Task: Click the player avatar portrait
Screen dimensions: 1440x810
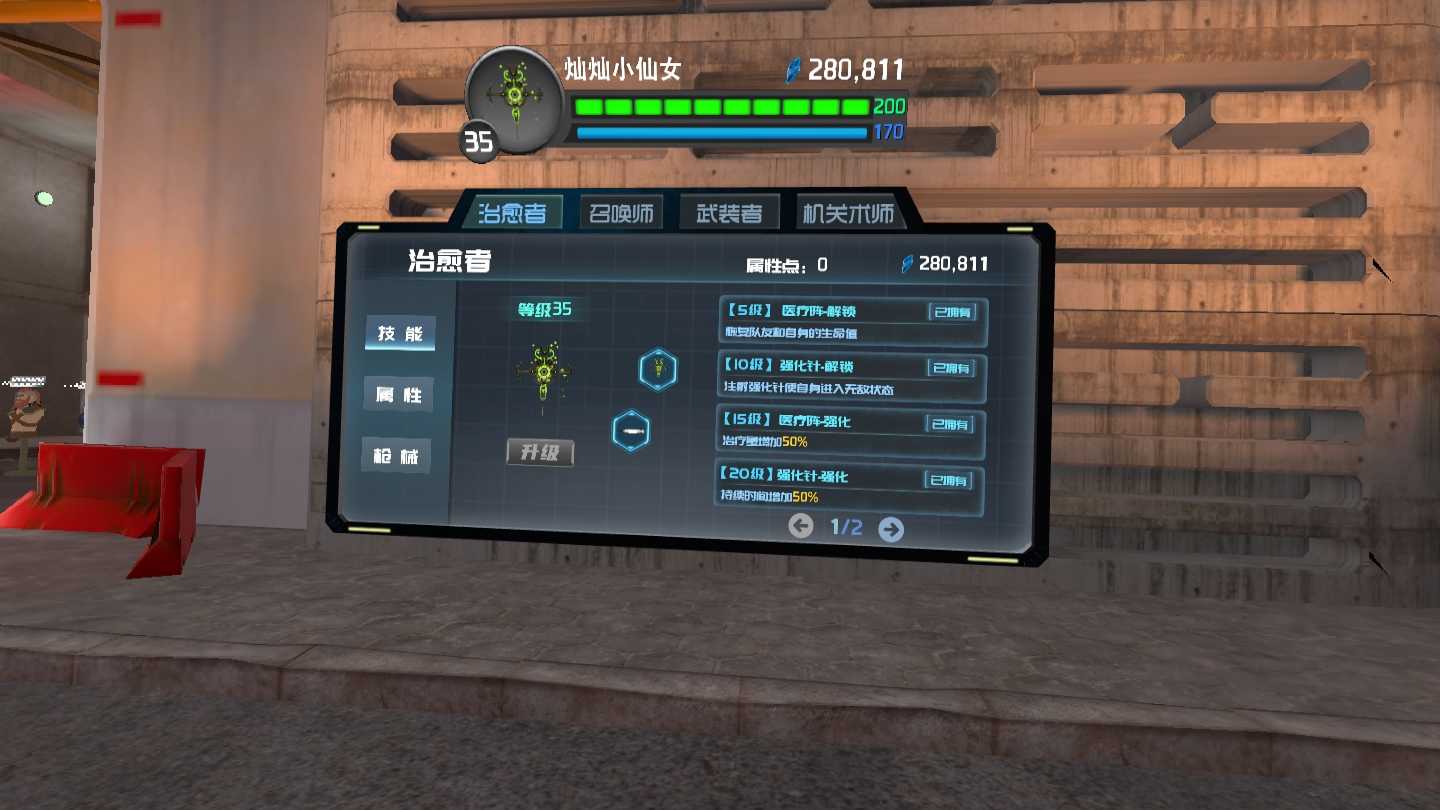Action: click(x=515, y=100)
